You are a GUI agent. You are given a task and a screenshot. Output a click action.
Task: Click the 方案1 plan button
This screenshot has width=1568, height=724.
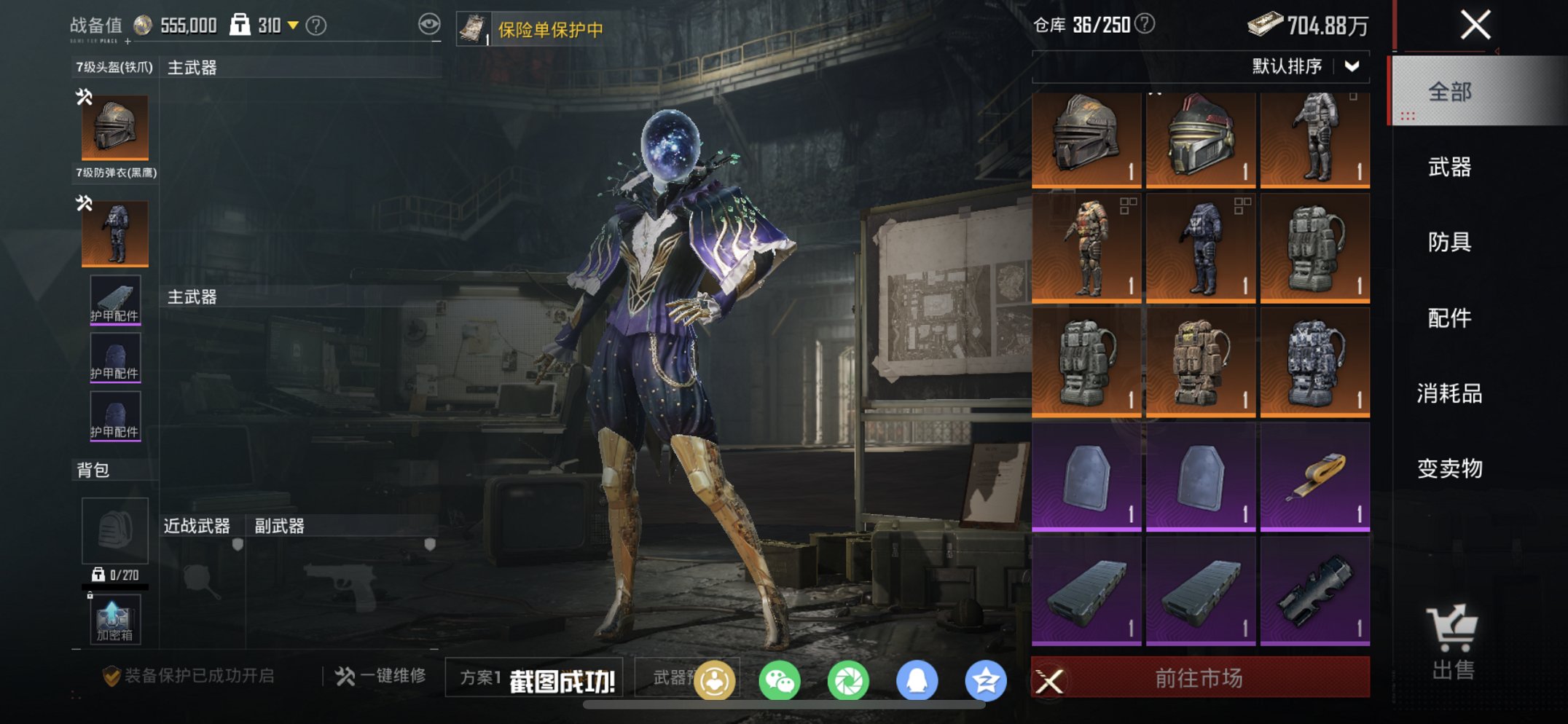(x=480, y=676)
